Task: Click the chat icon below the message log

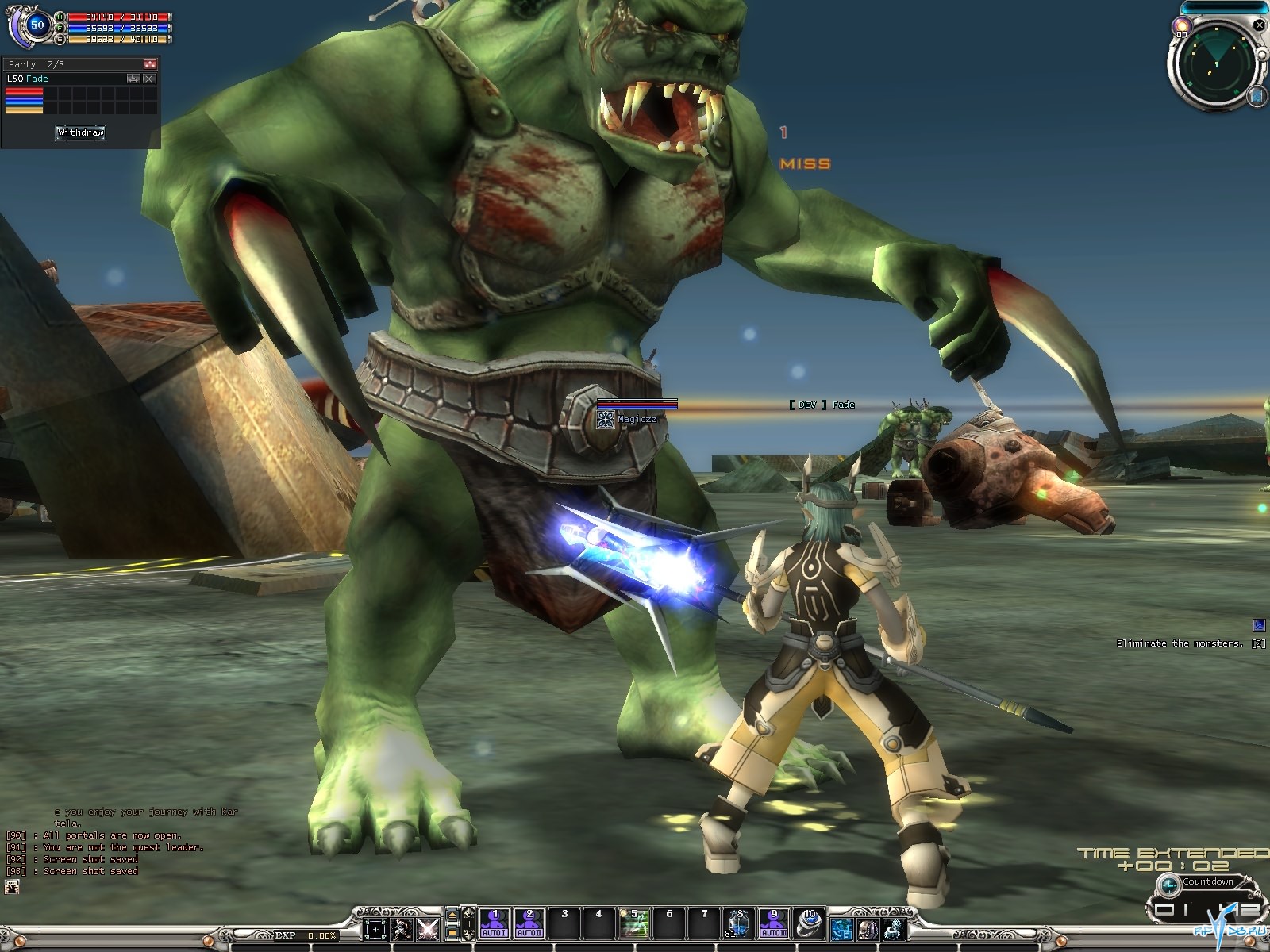Action: 12,887
